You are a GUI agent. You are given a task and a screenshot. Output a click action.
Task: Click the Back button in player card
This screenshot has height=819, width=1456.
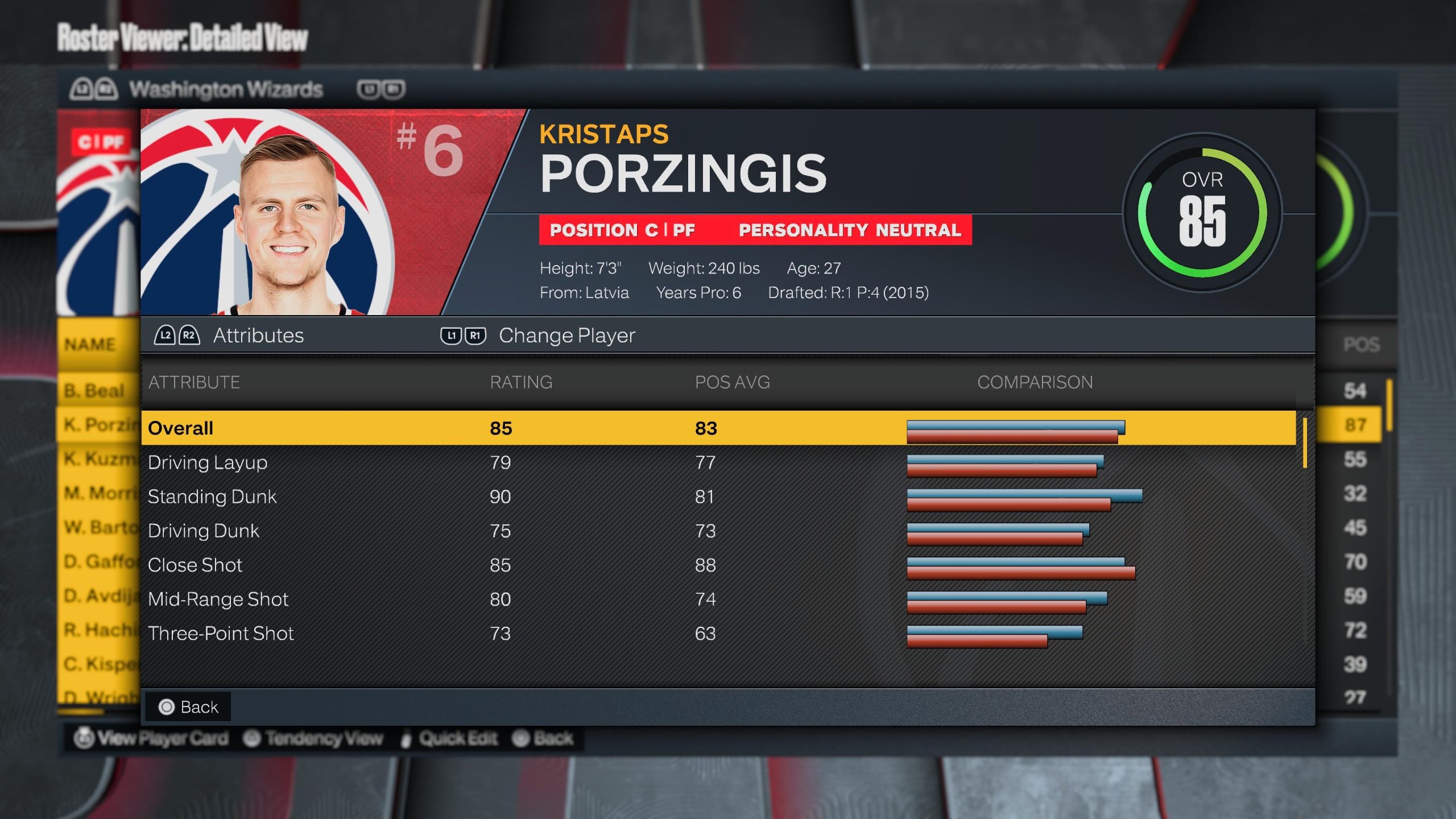[x=189, y=707]
